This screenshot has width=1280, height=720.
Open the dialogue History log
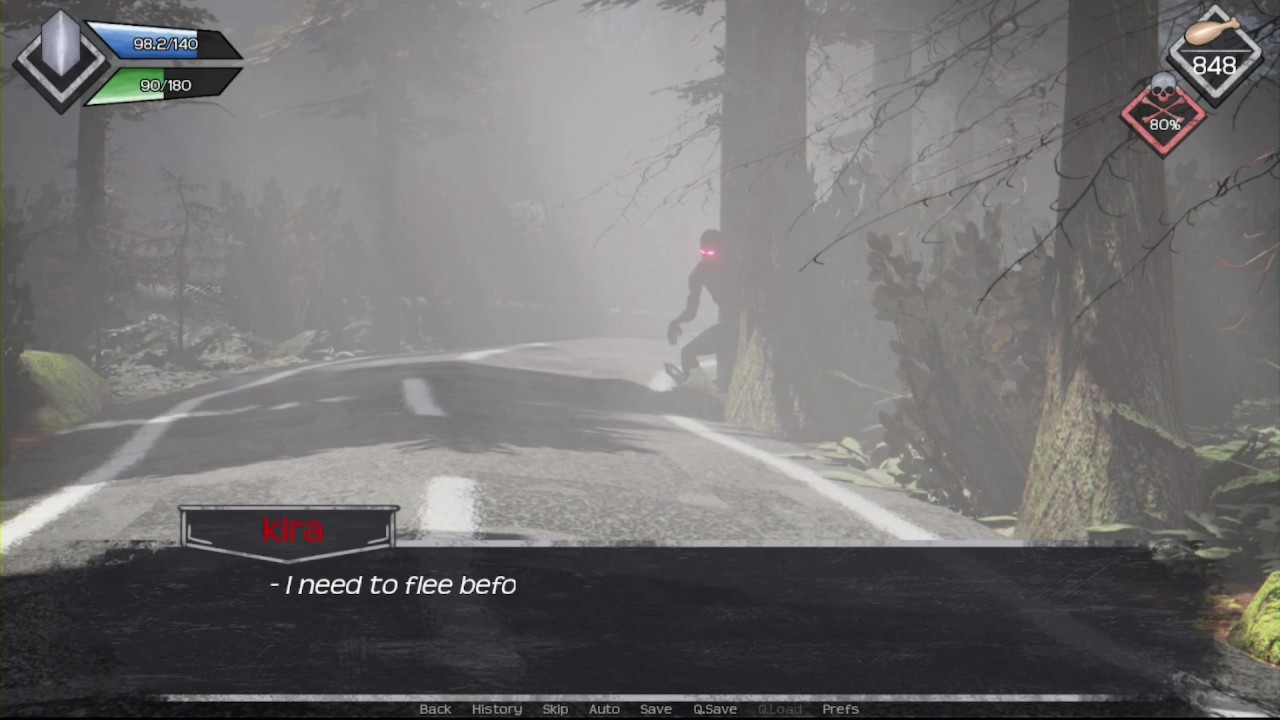[x=497, y=709]
